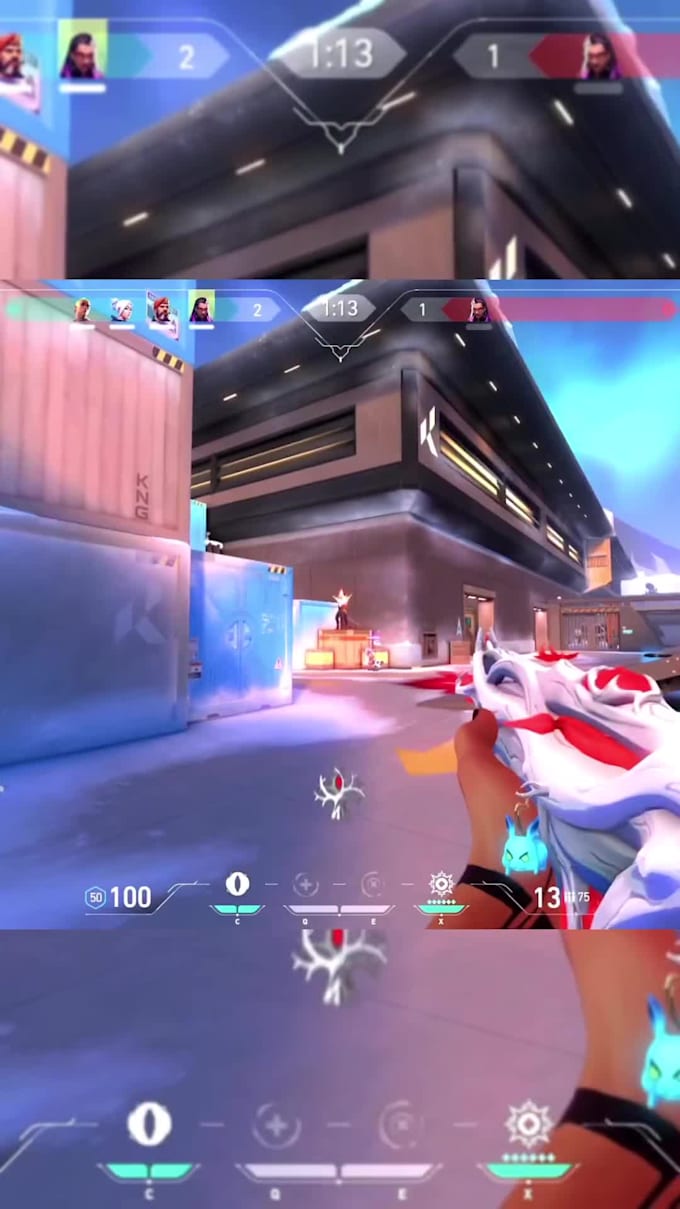This screenshot has width=680, height=1209.
Task: Click the enlarged faded Dismiss ability icon
Action: 400,1127
